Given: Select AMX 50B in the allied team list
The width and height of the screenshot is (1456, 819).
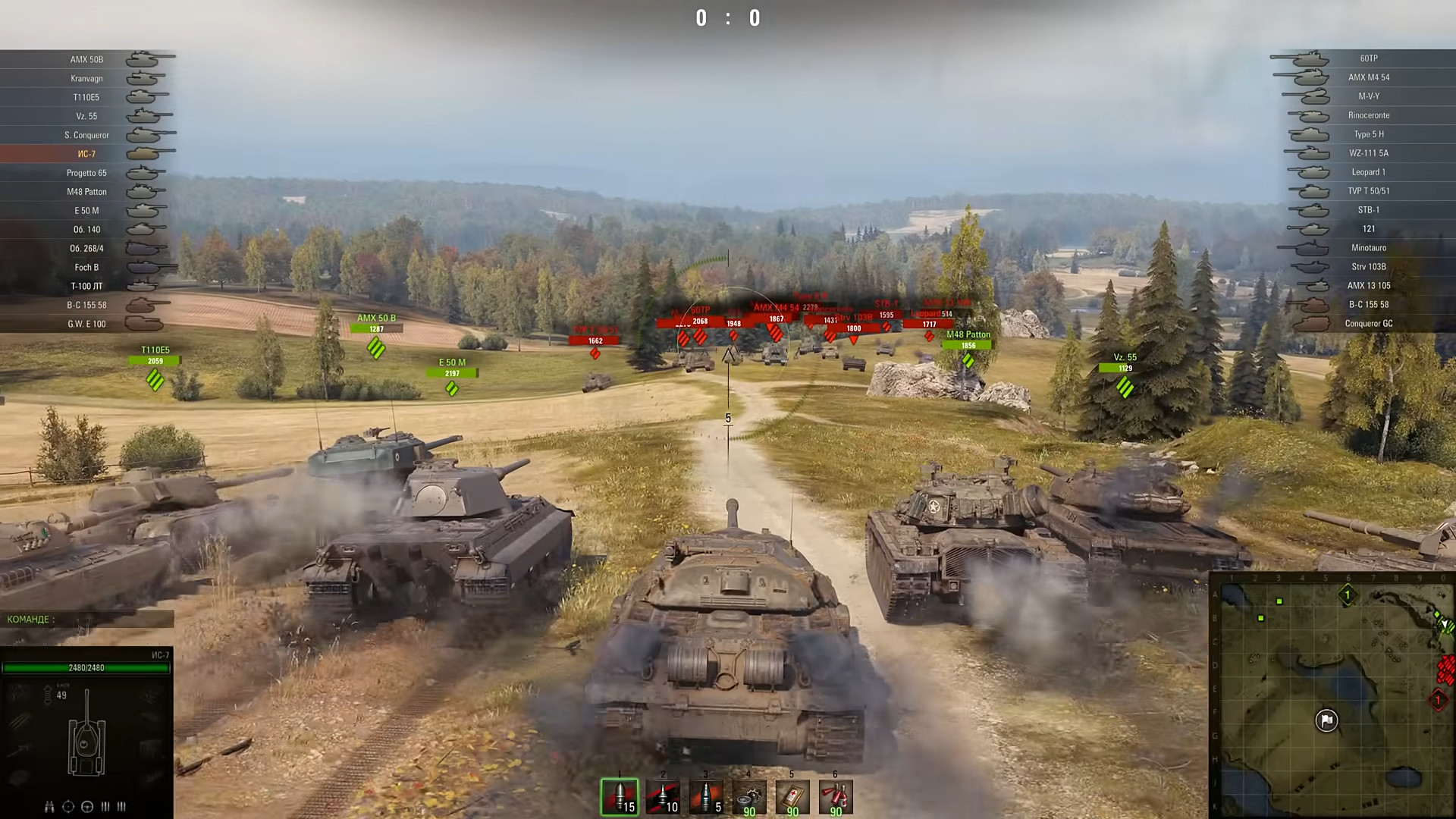Looking at the screenshot, I should (x=87, y=59).
